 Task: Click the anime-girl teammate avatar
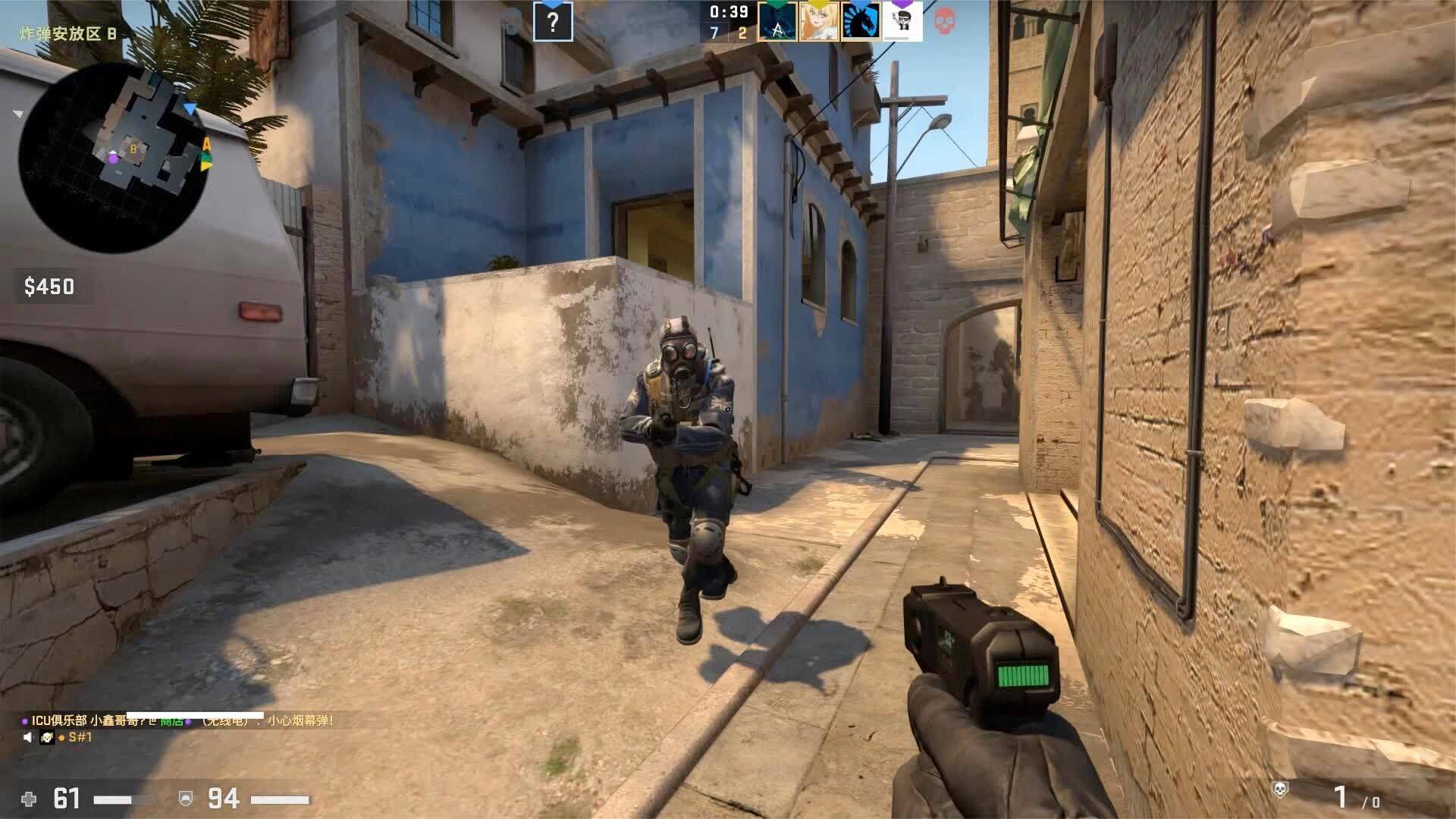click(820, 21)
